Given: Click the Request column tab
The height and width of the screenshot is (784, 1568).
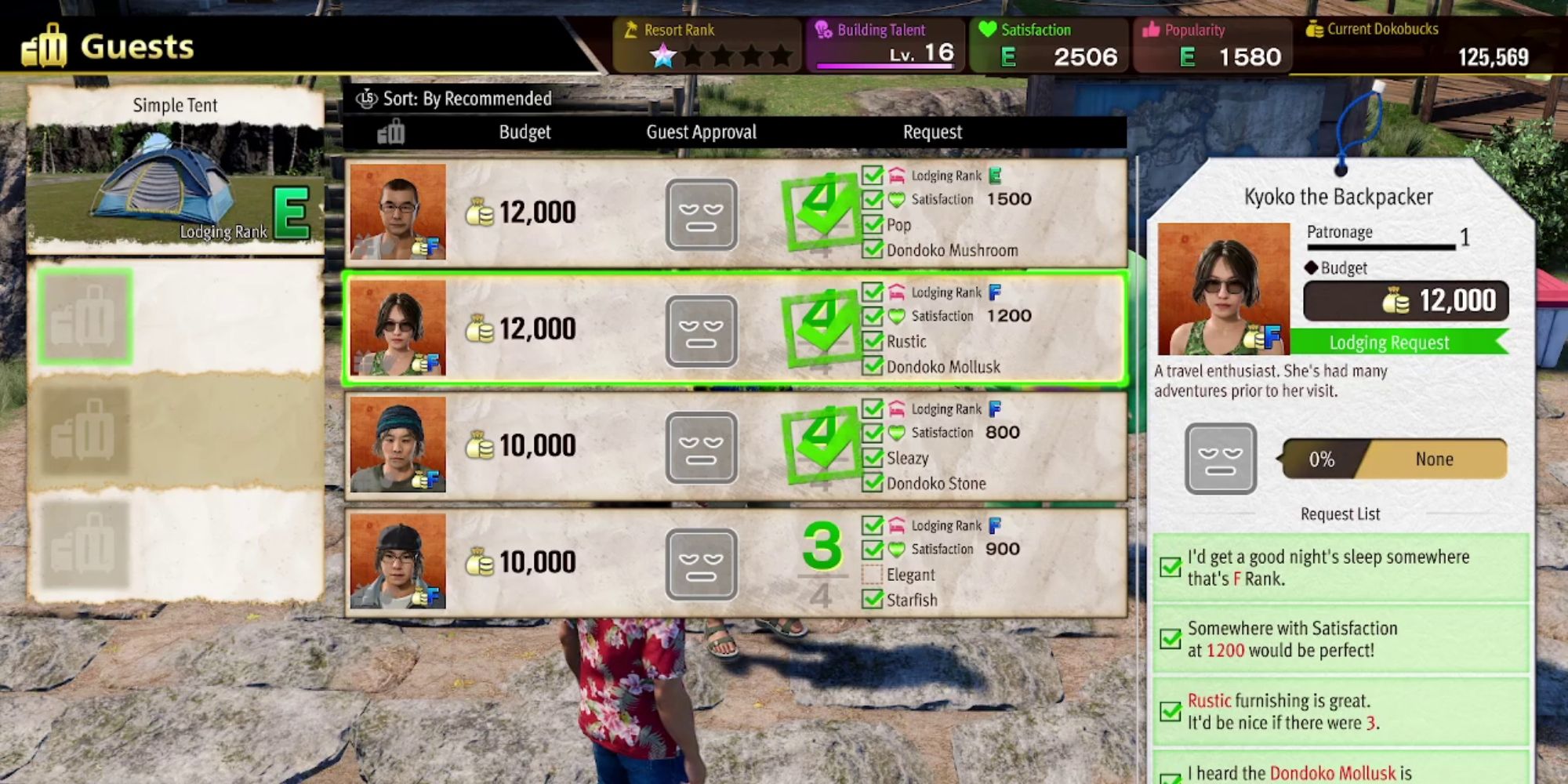Looking at the screenshot, I should click(x=932, y=132).
